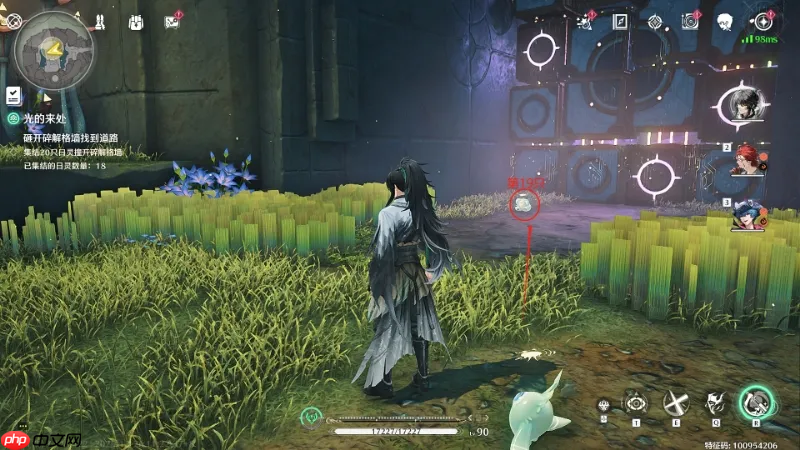This screenshot has width=800, height=450.
Task: Click the small icon left of the gadget
Action: click(x=604, y=405)
